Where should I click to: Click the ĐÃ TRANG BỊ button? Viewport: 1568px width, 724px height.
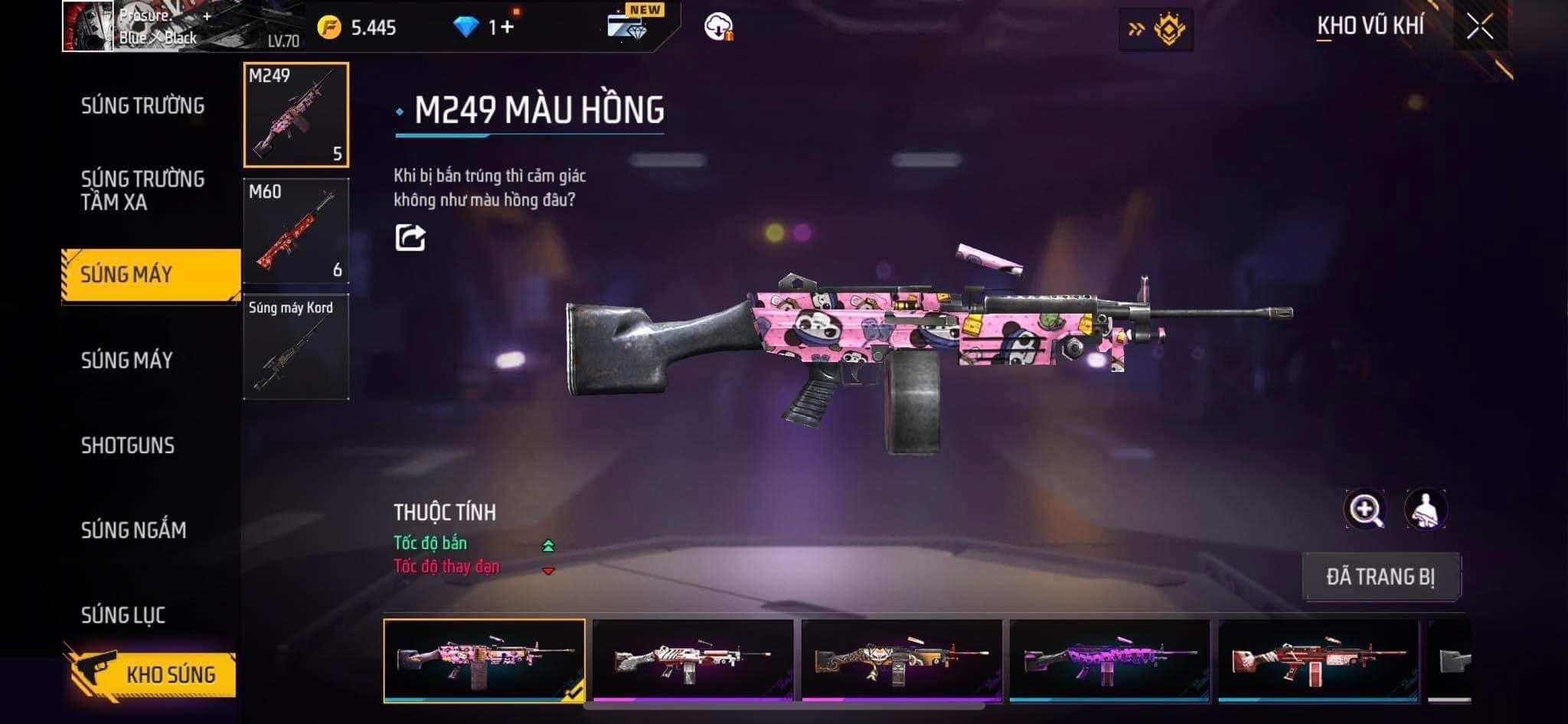pos(1381,576)
